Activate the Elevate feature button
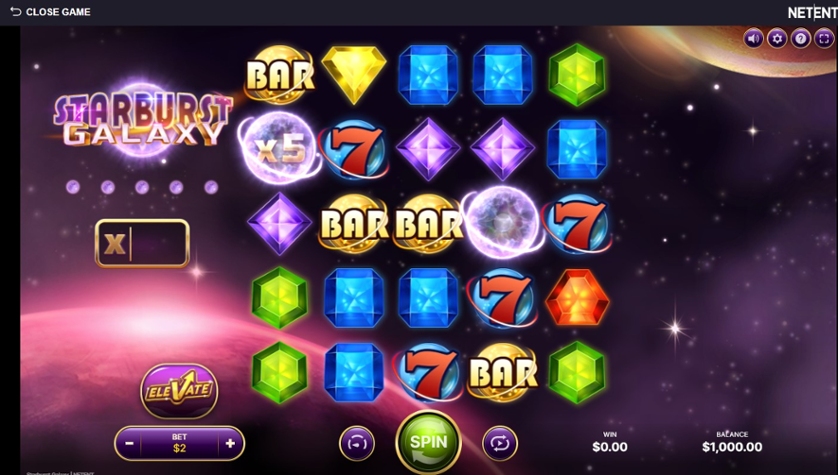 (179, 388)
